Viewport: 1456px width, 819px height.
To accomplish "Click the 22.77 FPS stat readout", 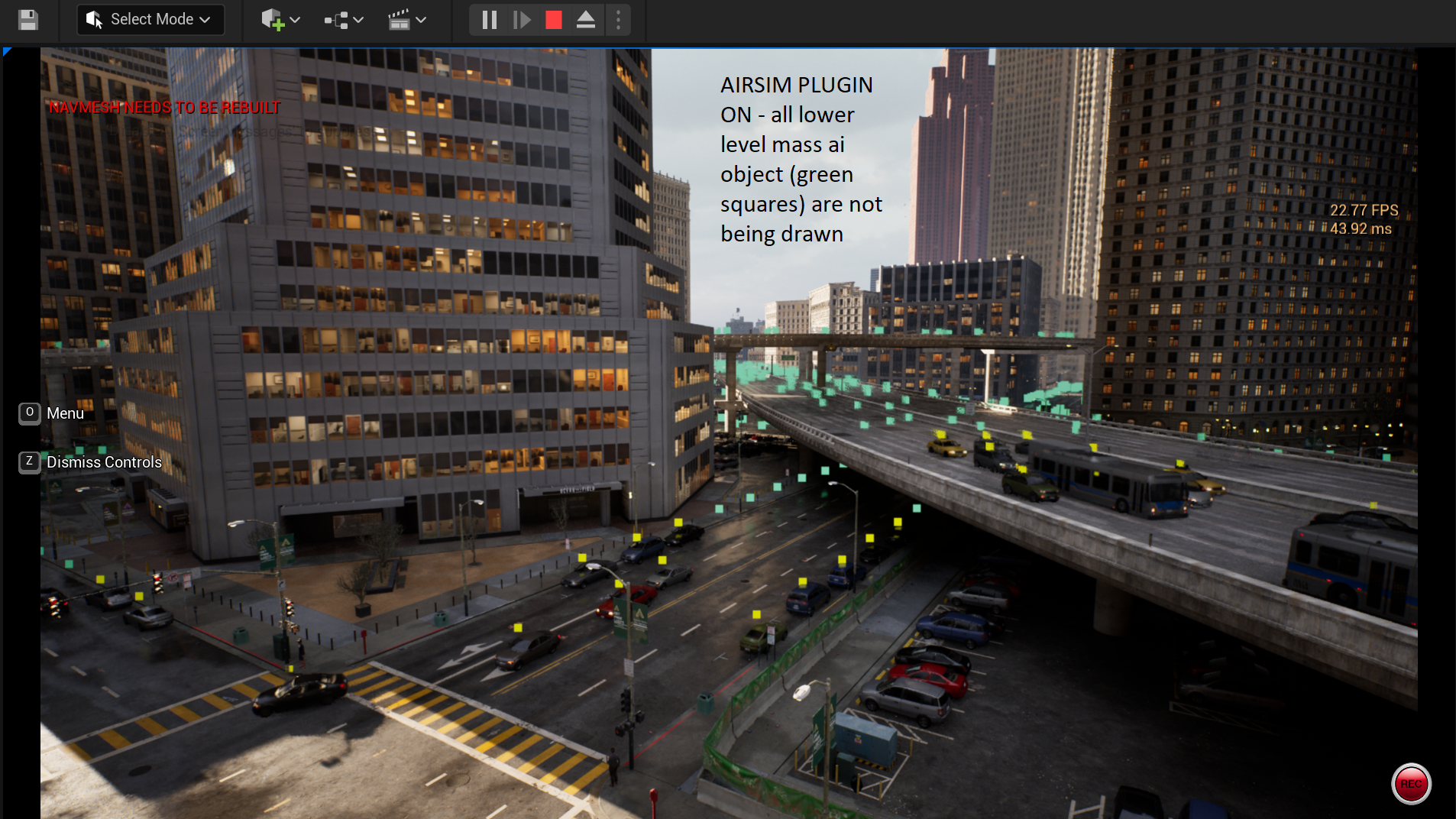I will point(1363,209).
